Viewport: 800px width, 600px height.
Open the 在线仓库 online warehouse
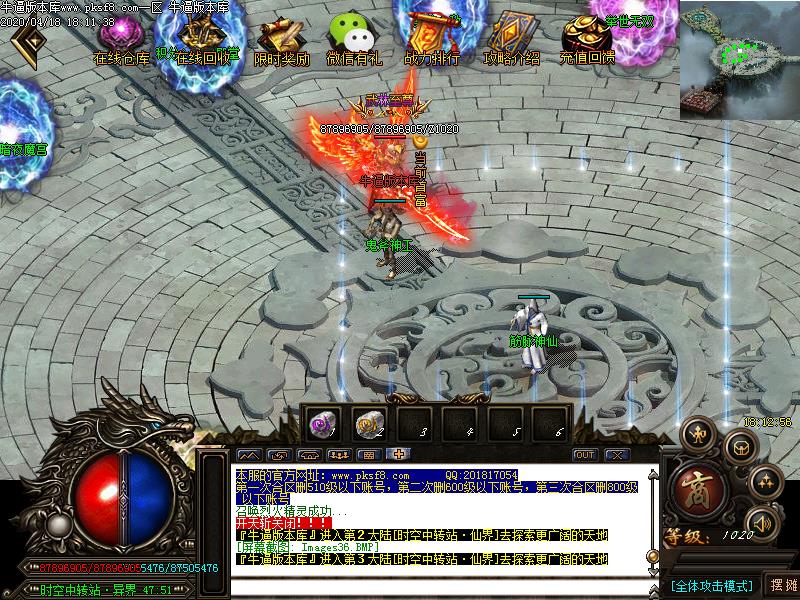click(121, 40)
